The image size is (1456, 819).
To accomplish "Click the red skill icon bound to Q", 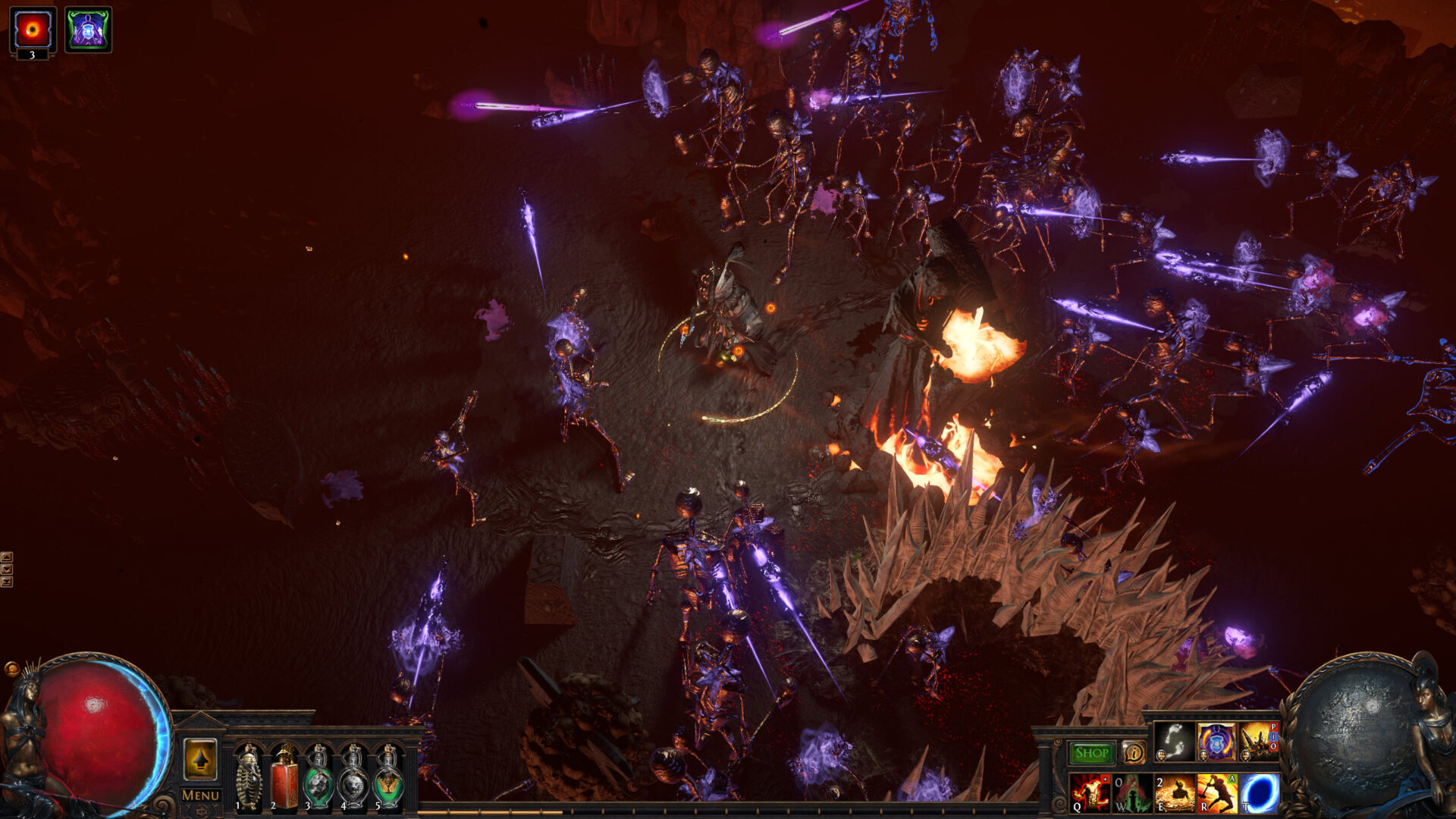I will point(1090,795).
